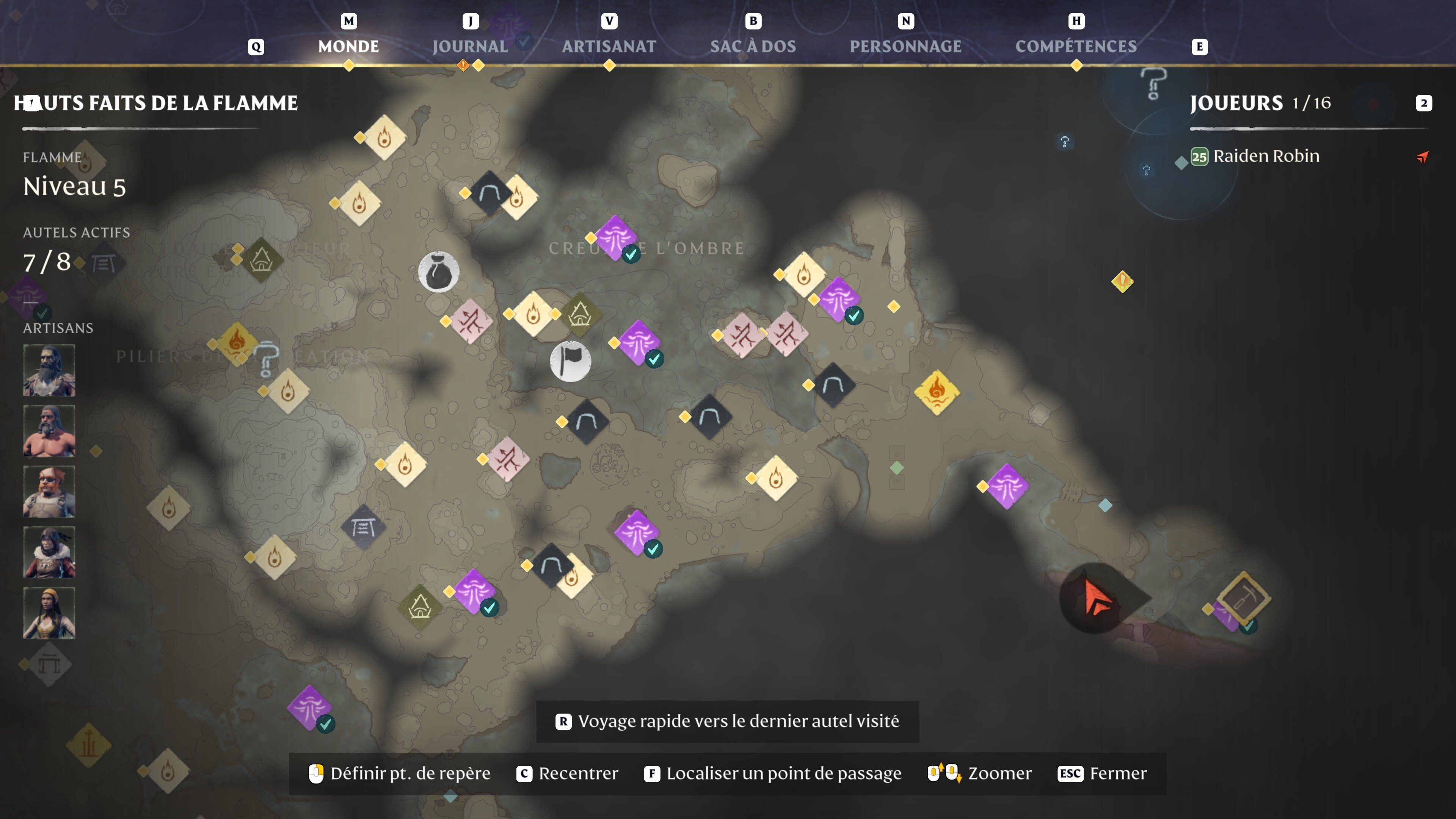Open the bearded elder artisan portrait
The width and height of the screenshot is (1456, 819).
[x=49, y=370]
